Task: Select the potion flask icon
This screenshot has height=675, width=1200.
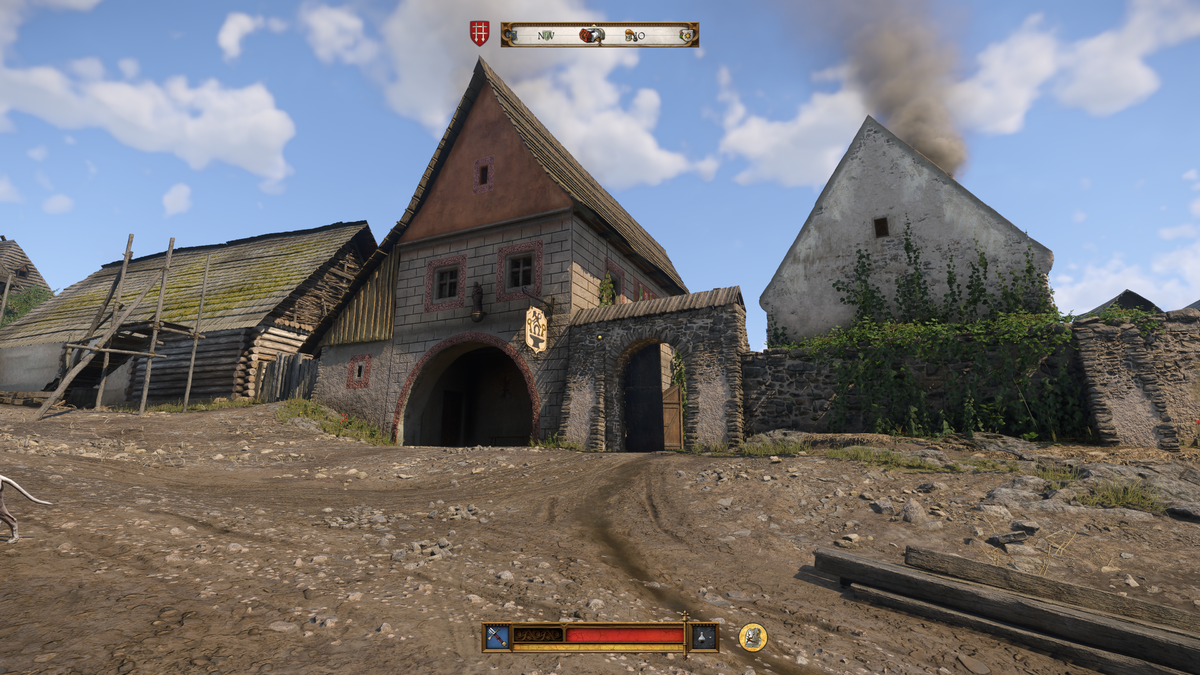Action: click(x=704, y=637)
